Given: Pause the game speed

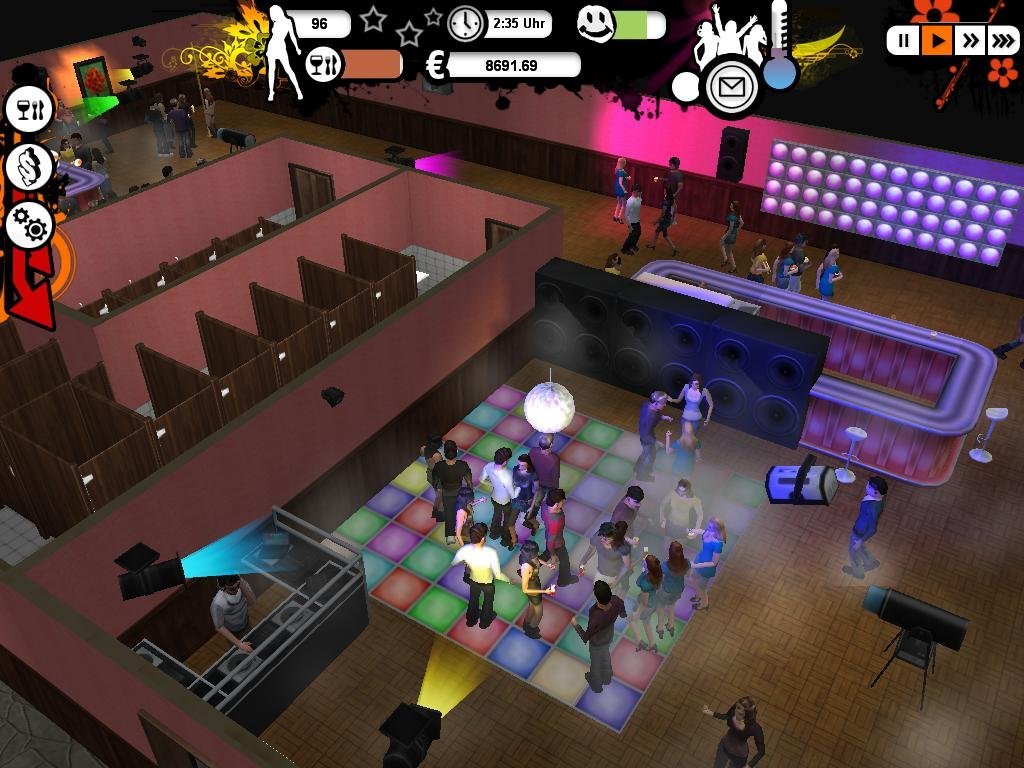Looking at the screenshot, I should click(x=904, y=41).
